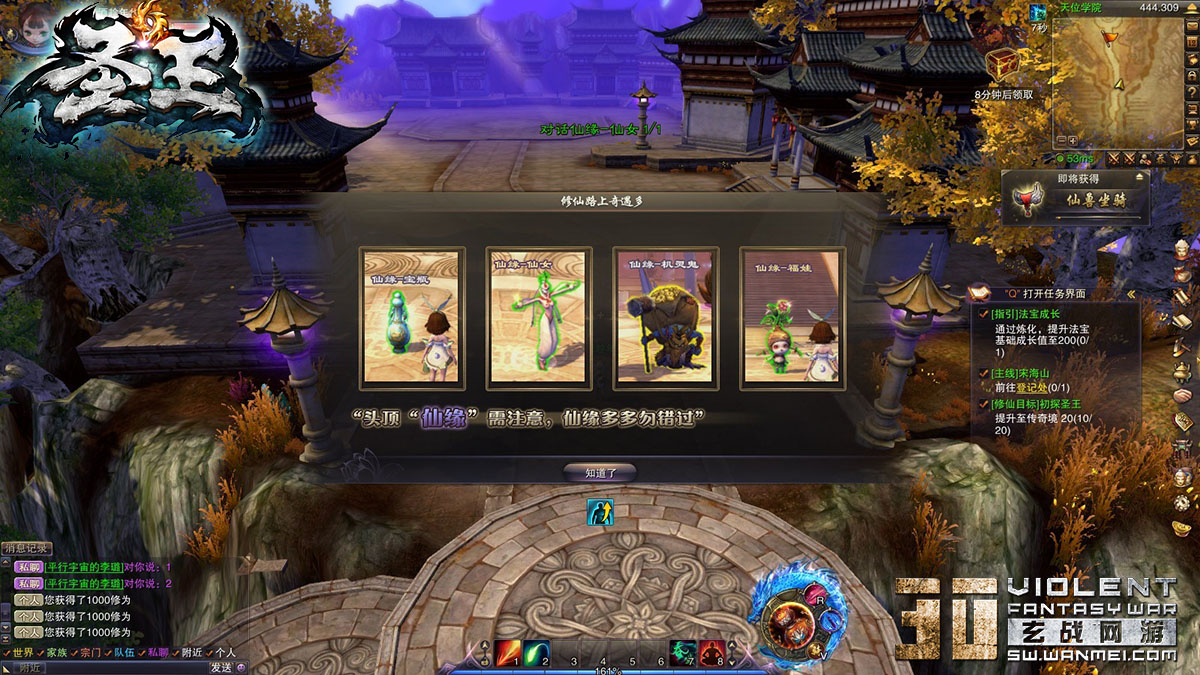The image size is (1200, 675).
Task: Pick the 仙缘-机灵鬼 card
Action: click(x=666, y=318)
